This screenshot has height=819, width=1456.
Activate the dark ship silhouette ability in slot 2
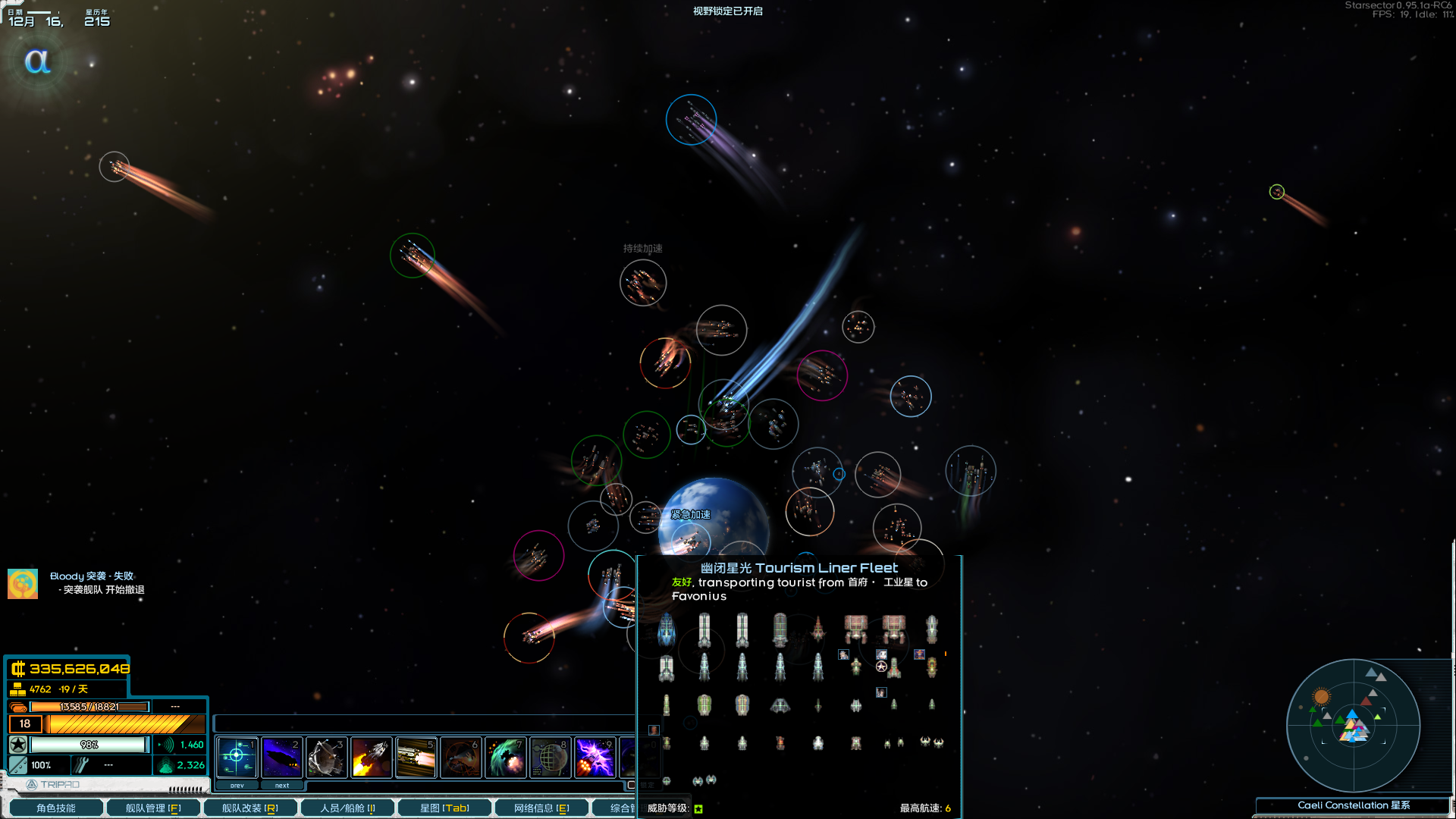(281, 756)
